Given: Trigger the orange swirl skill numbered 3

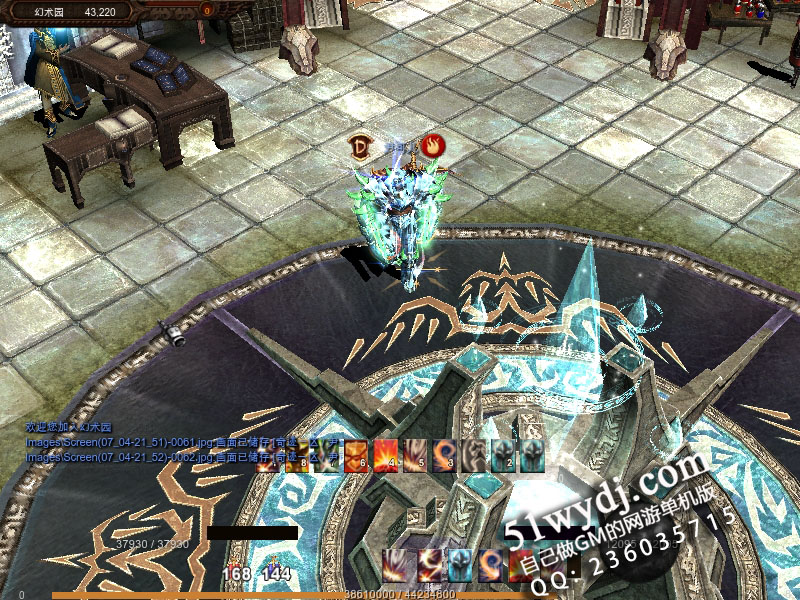Looking at the screenshot, I should (x=443, y=455).
